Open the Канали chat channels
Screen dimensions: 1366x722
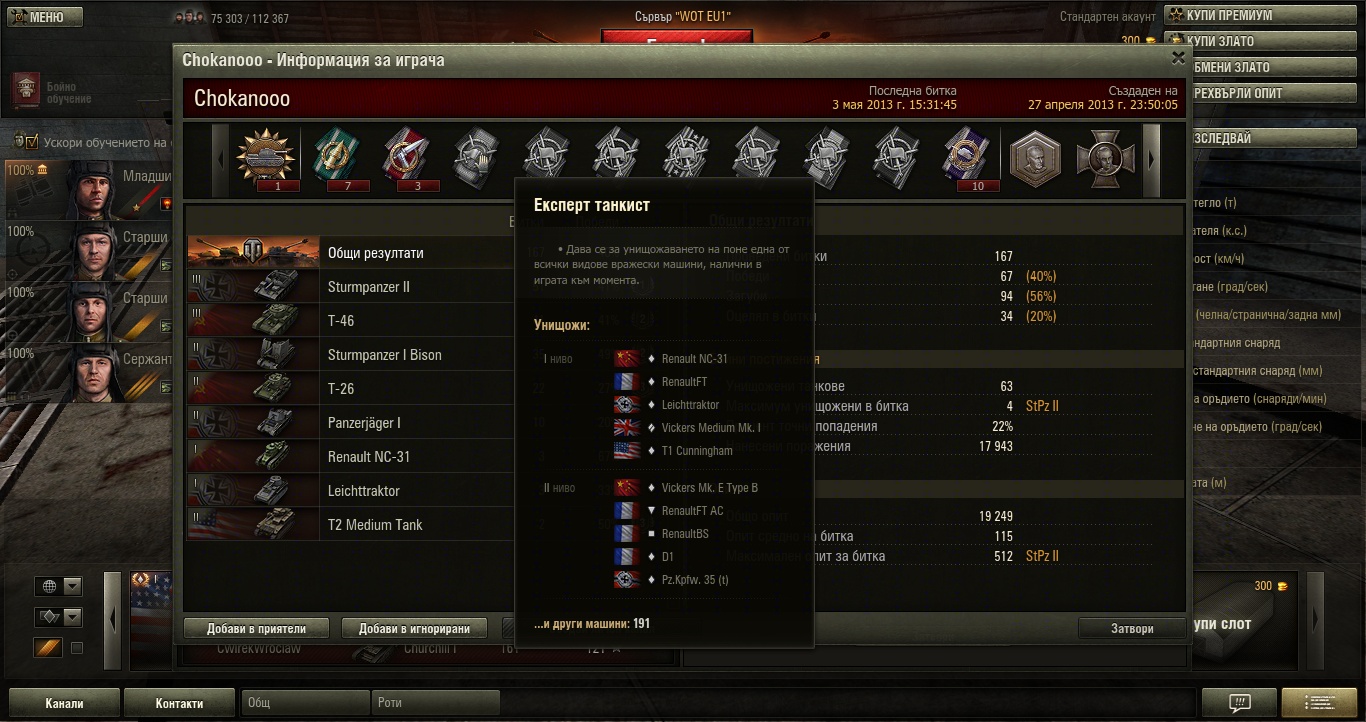(x=64, y=703)
